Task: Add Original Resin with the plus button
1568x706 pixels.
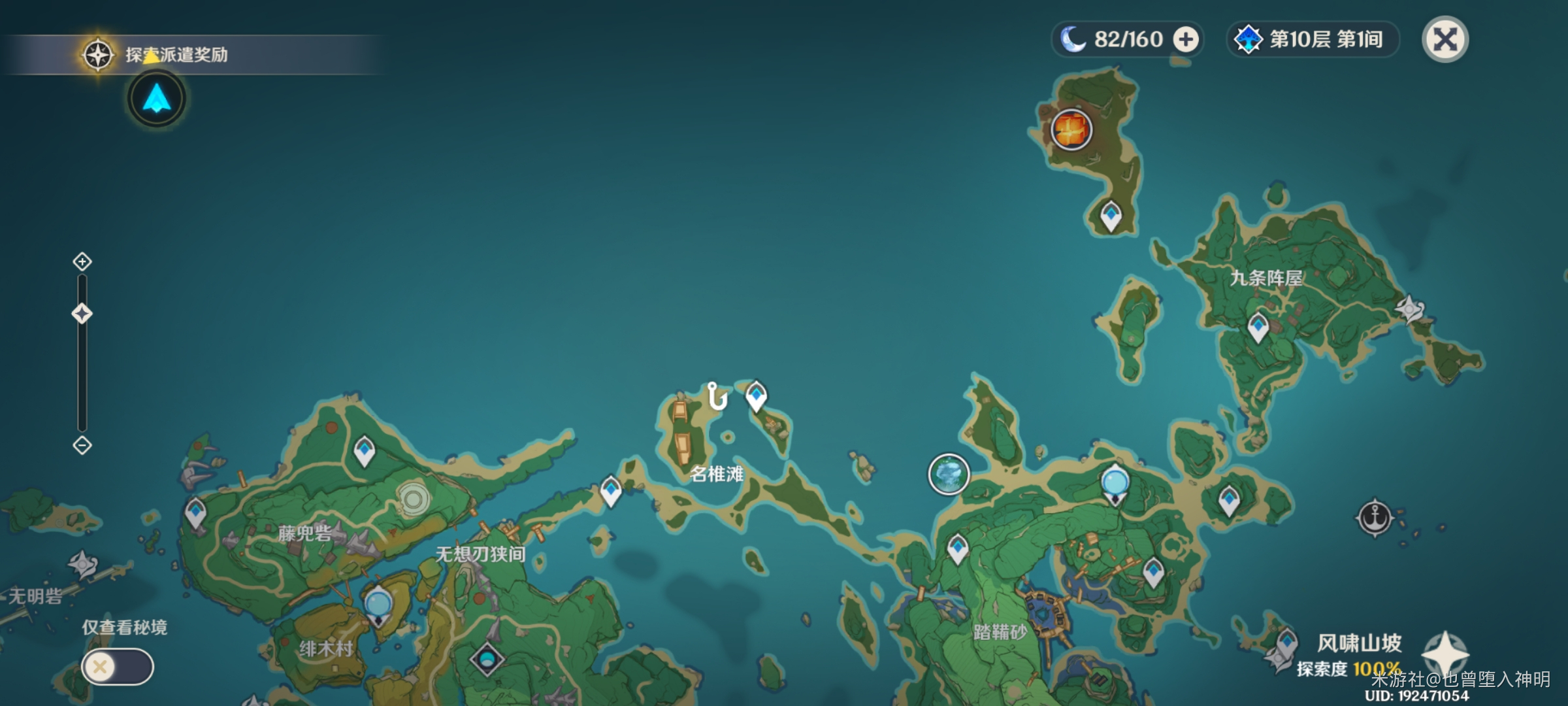Action: [1185, 40]
